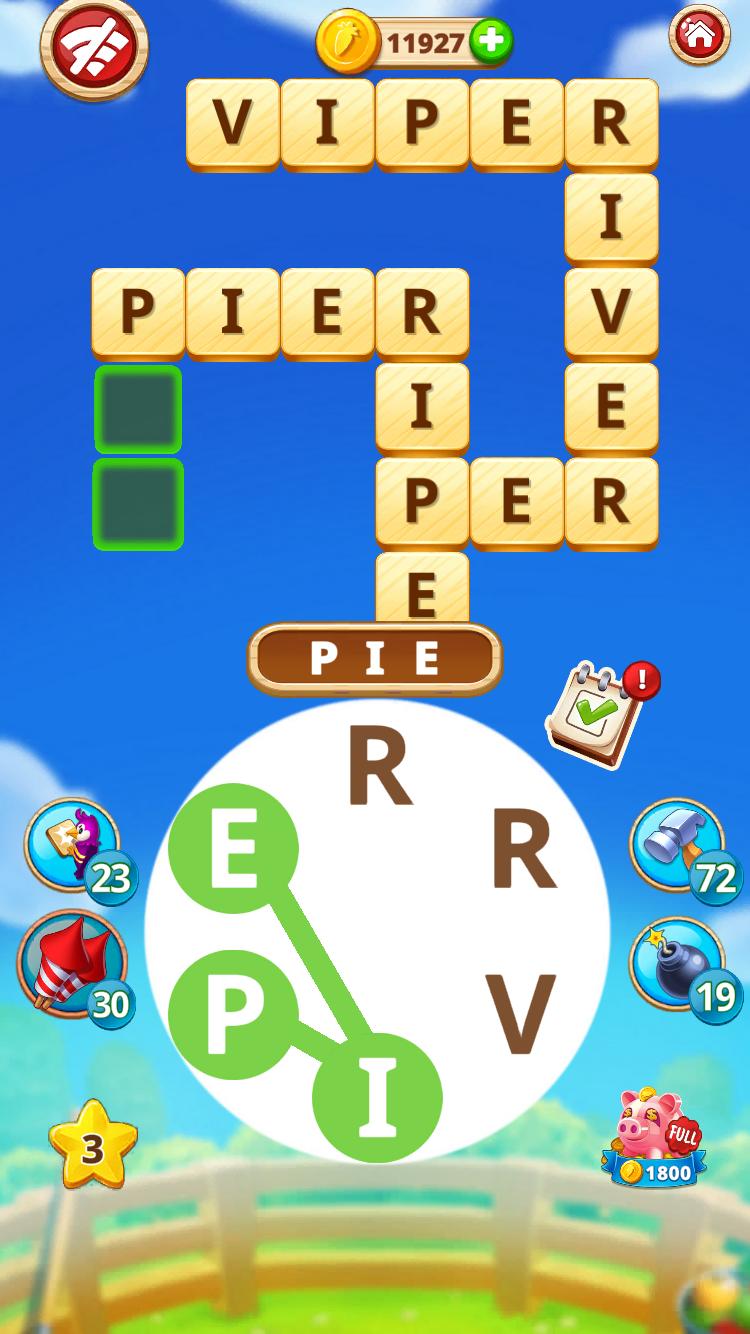750x1334 pixels.
Task: Select the highlighted letter I in the wheel
Action: pos(377,1097)
